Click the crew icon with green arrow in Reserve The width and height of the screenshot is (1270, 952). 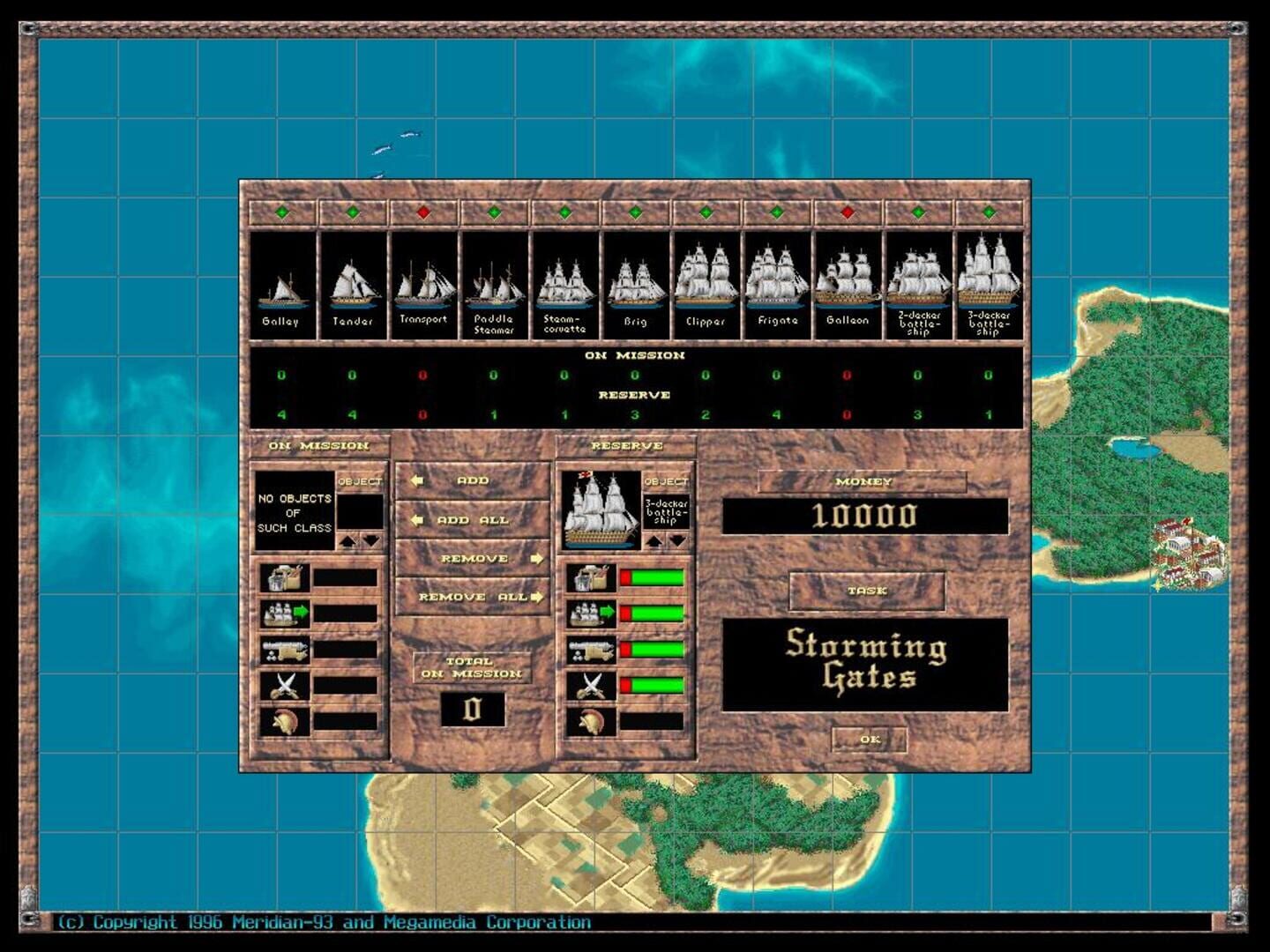[592, 613]
